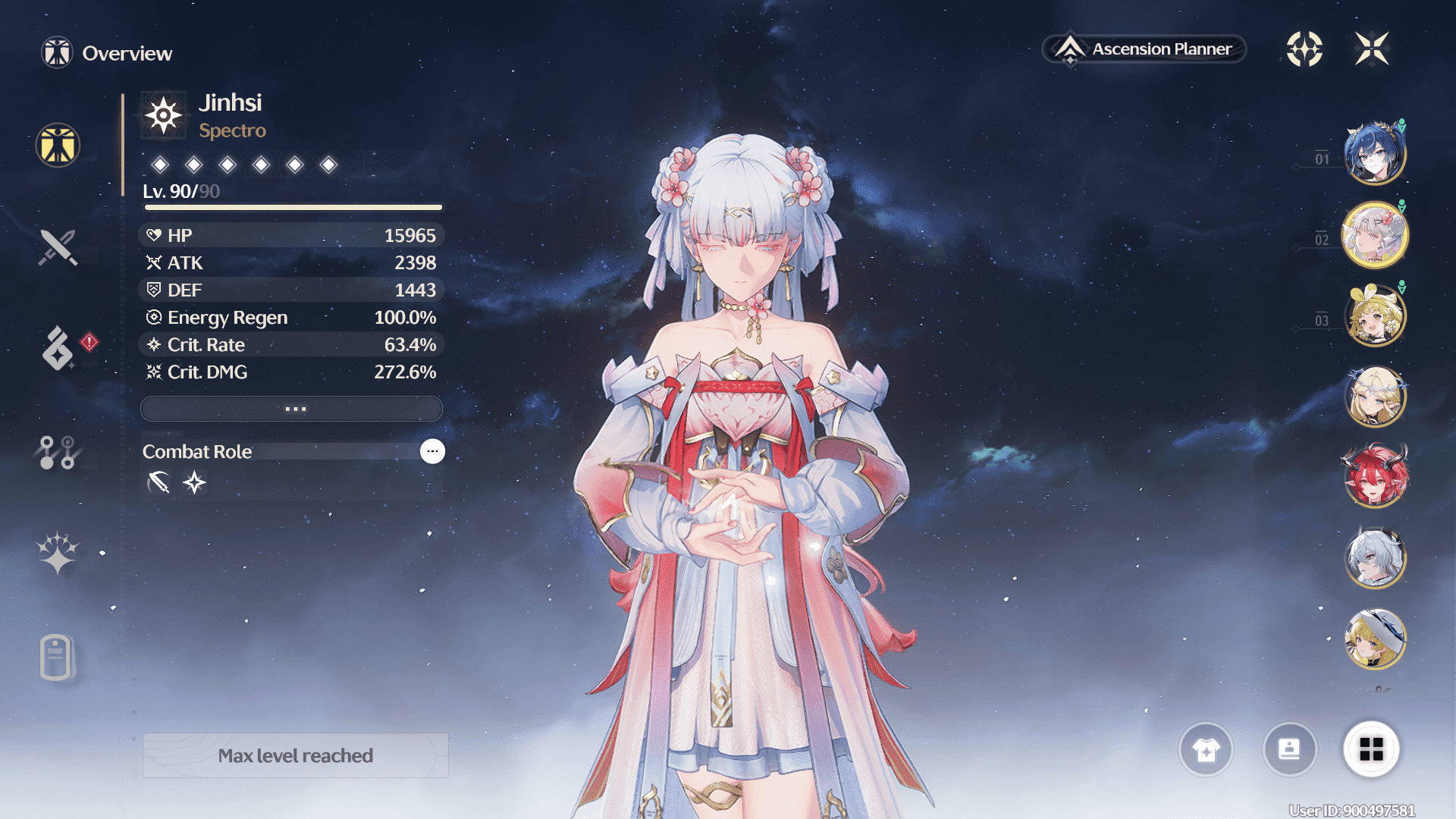Select the red-haired horned character portrait
This screenshot has width=1456, height=819.
click(1375, 476)
